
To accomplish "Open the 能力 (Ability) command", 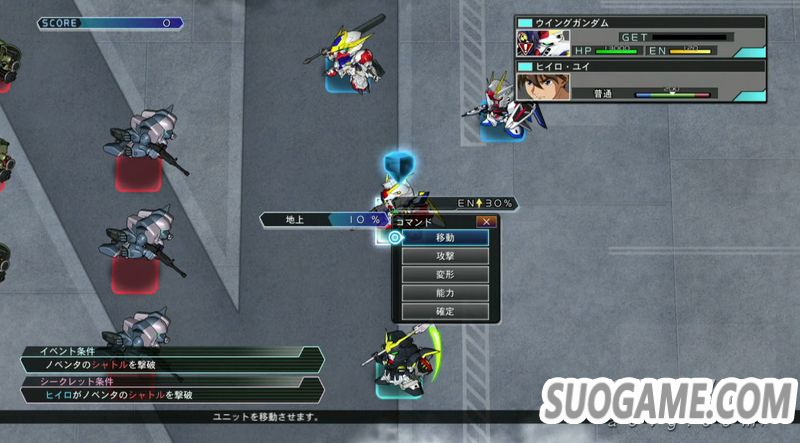I will coord(445,293).
